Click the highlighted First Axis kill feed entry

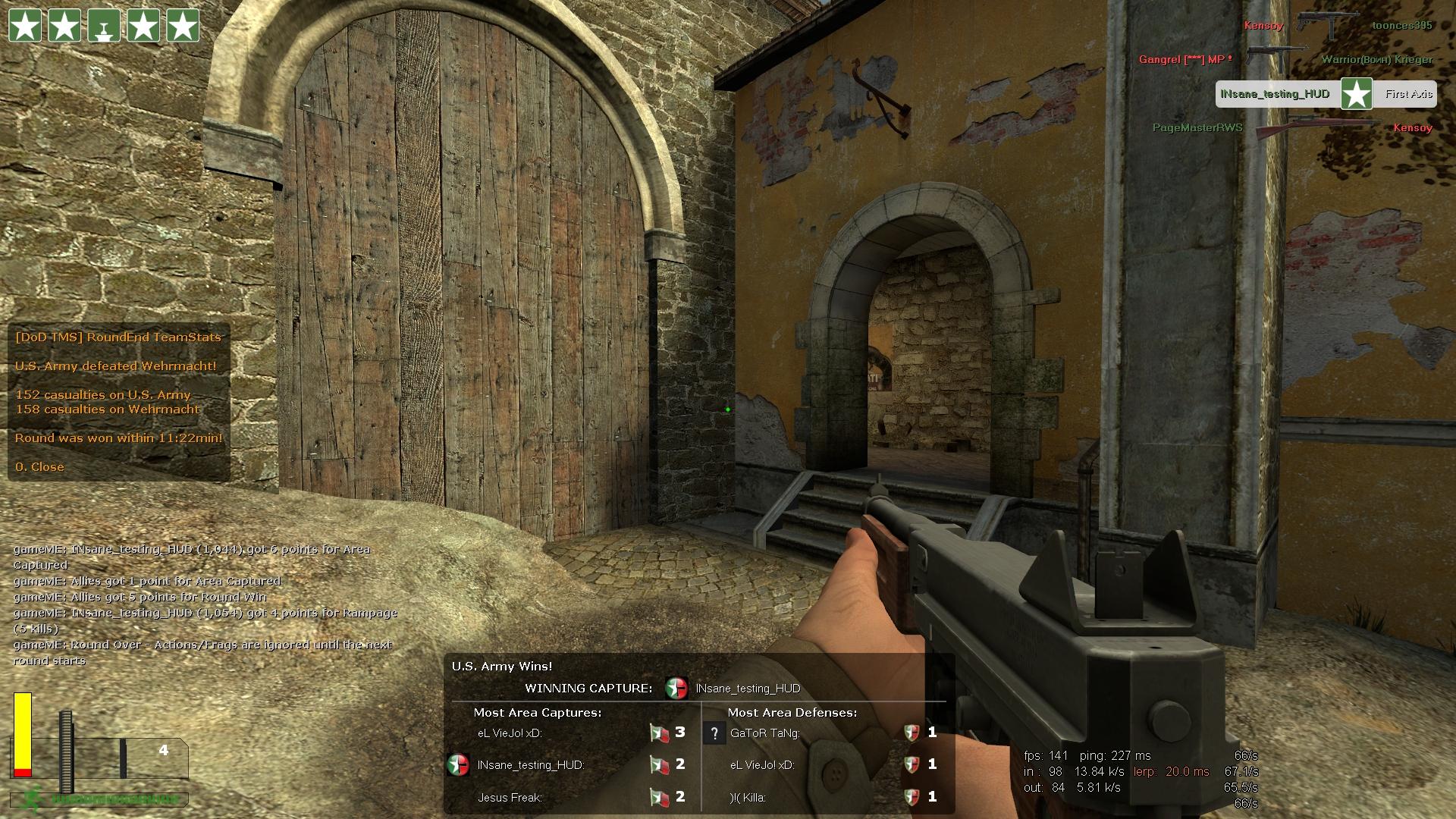pyautogui.click(x=1326, y=95)
